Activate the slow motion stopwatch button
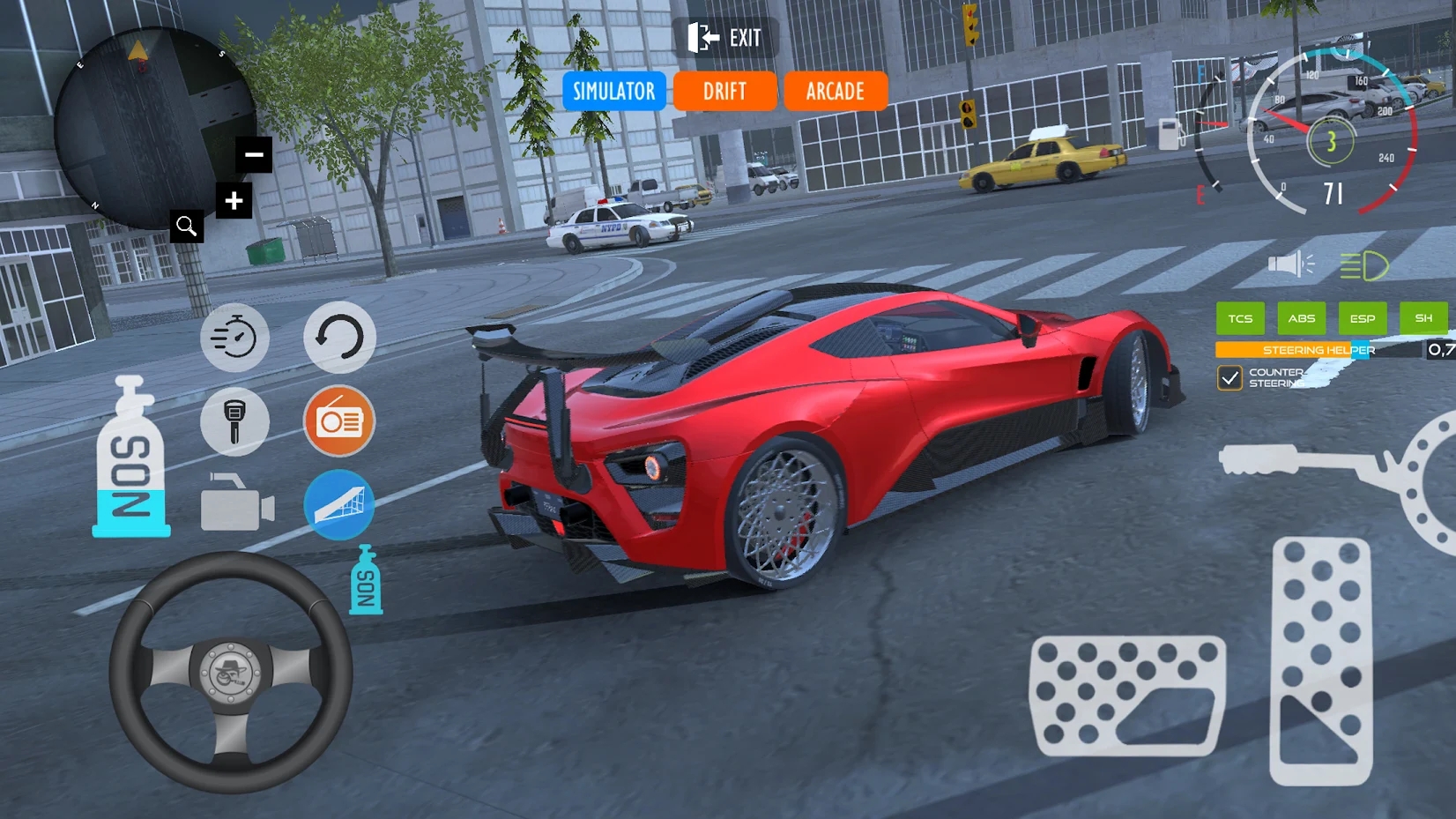 coord(234,338)
